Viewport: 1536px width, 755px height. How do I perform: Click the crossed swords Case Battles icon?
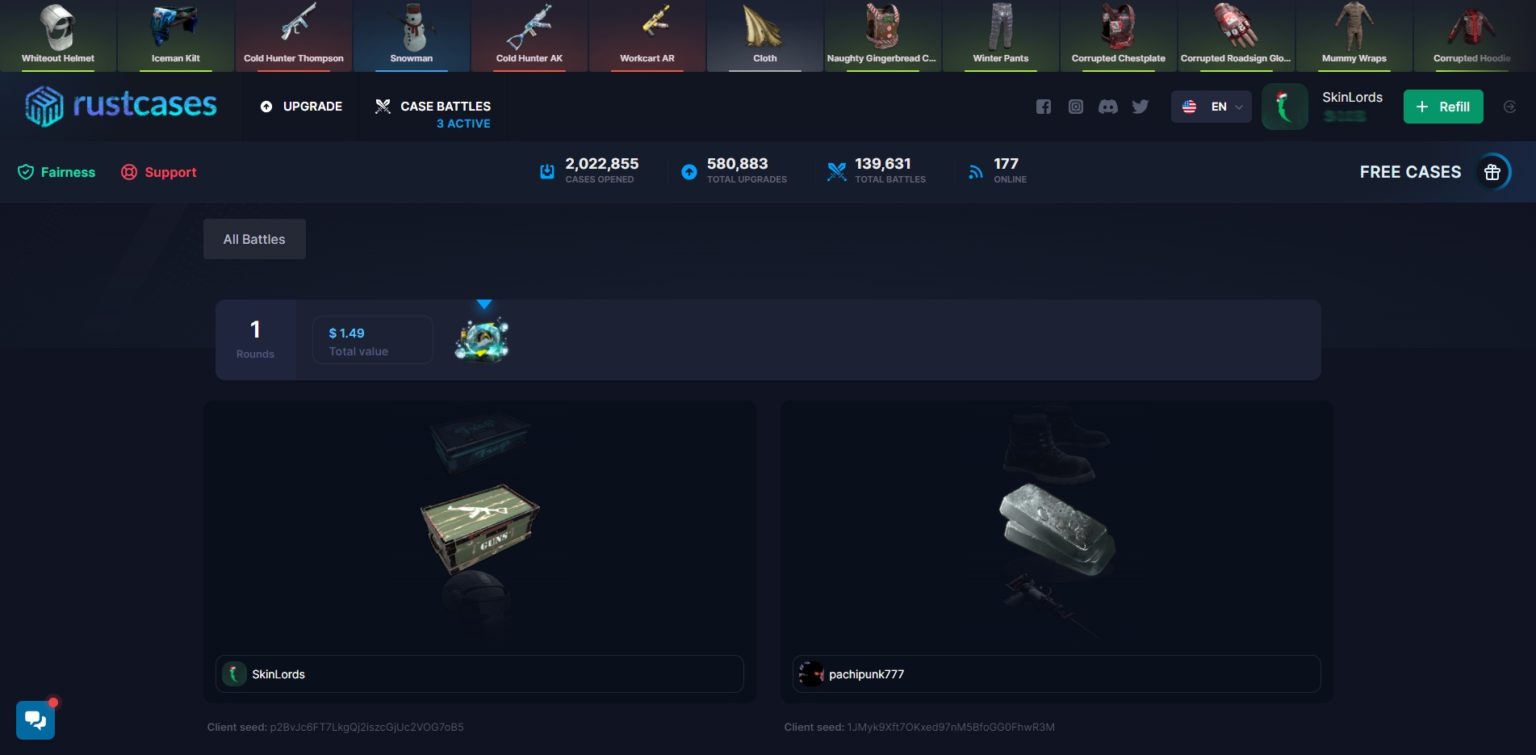tap(382, 105)
